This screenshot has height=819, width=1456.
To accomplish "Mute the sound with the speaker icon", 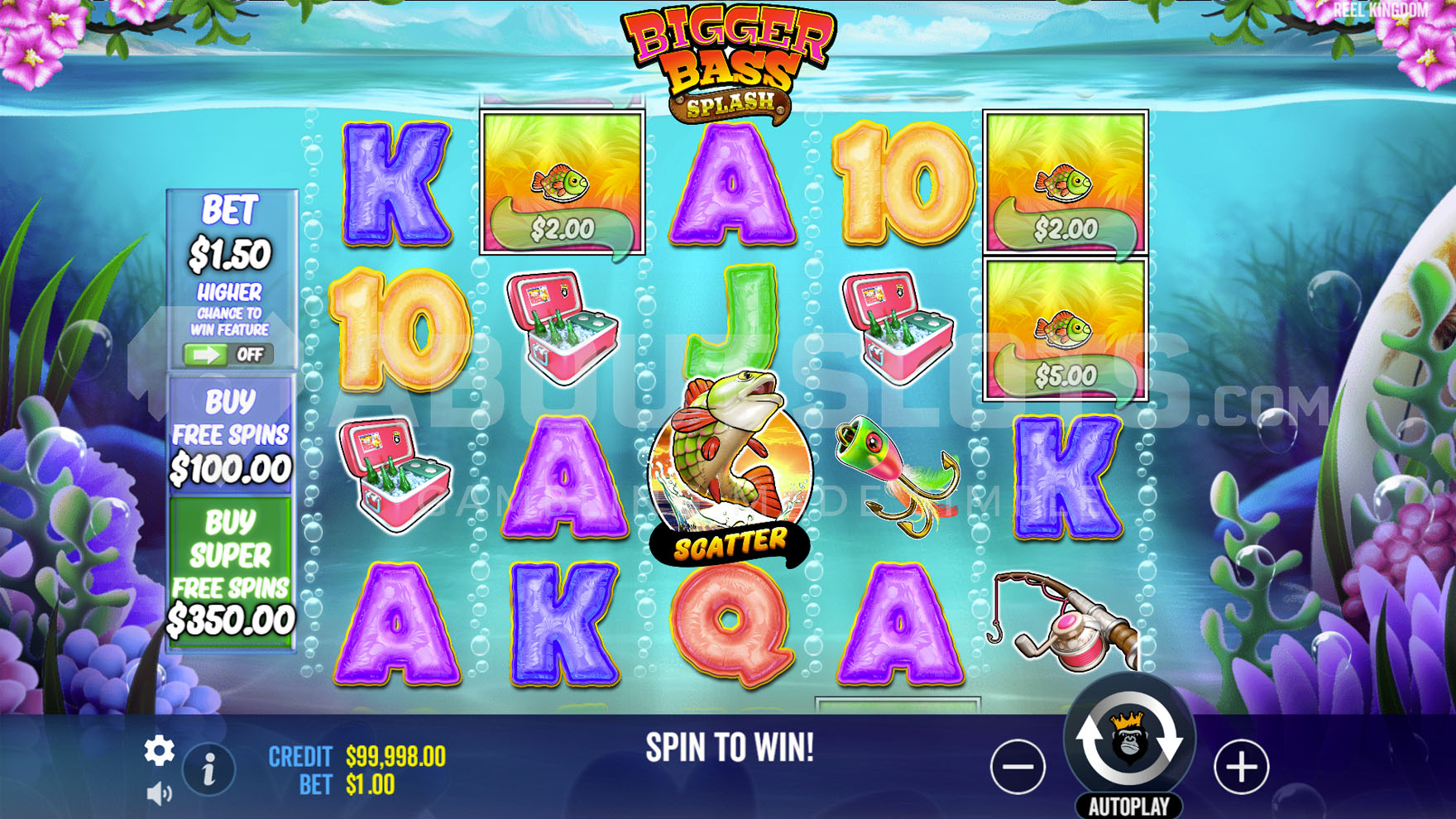I will pyautogui.click(x=158, y=794).
